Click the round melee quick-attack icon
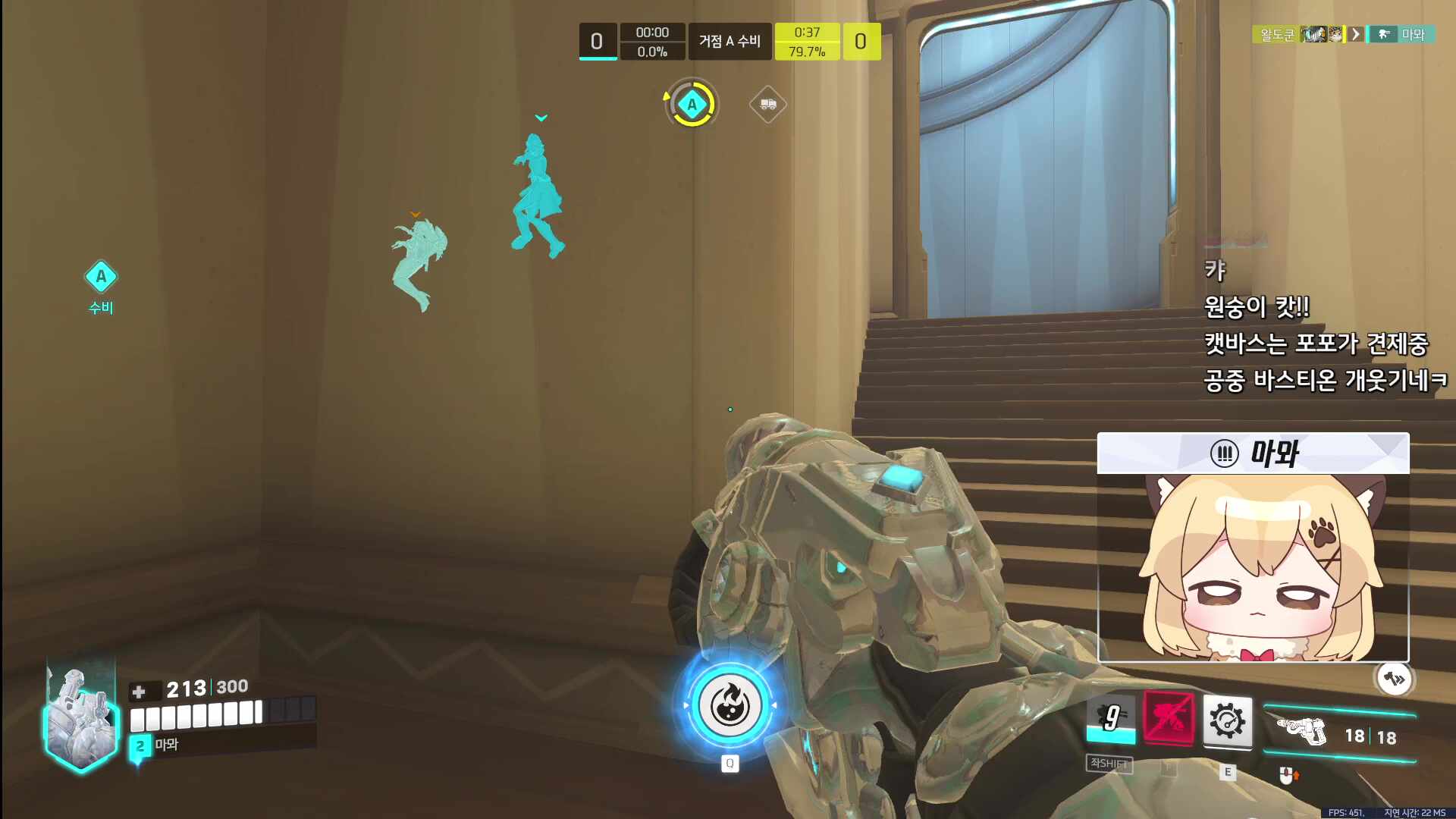This screenshot has height=819, width=1456. pos(1394,679)
